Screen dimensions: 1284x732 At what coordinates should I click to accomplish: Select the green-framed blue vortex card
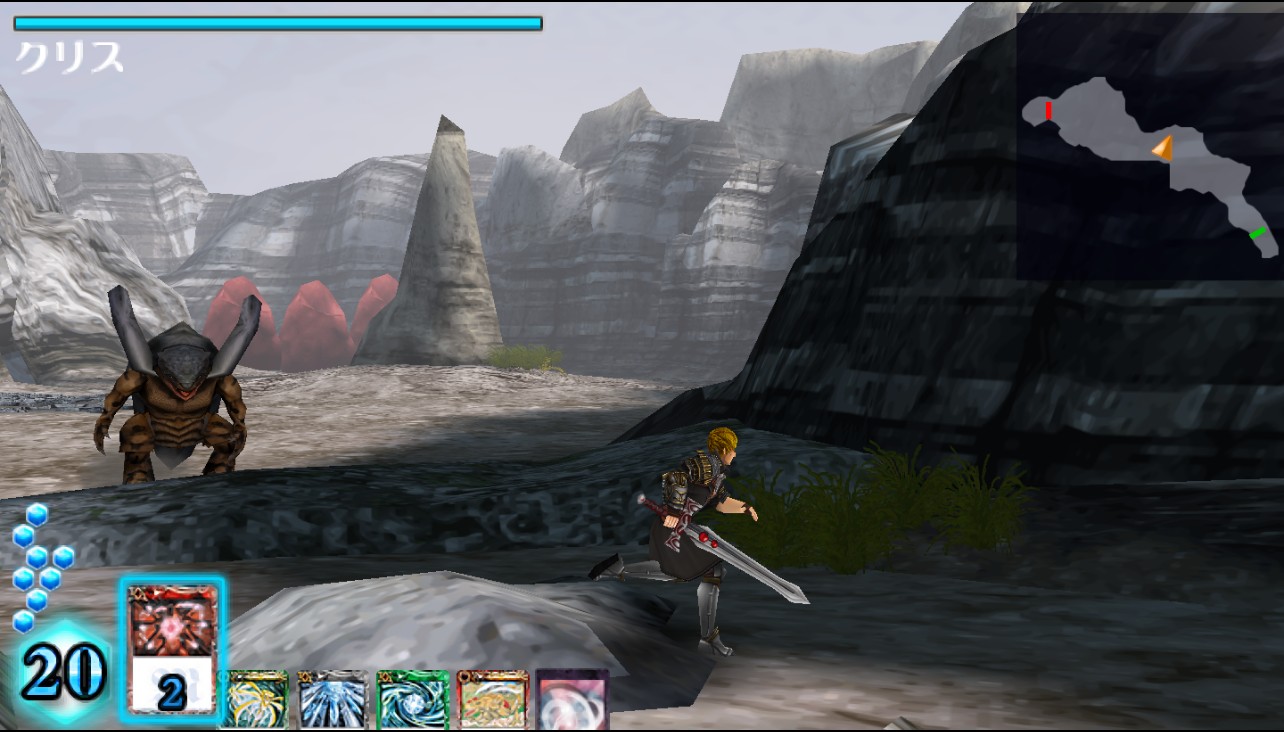click(412, 700)
